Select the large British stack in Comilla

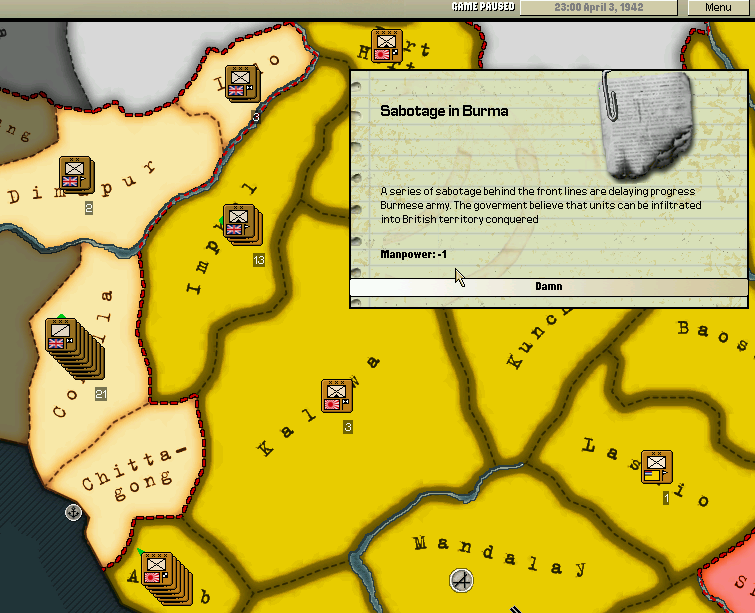64,335
